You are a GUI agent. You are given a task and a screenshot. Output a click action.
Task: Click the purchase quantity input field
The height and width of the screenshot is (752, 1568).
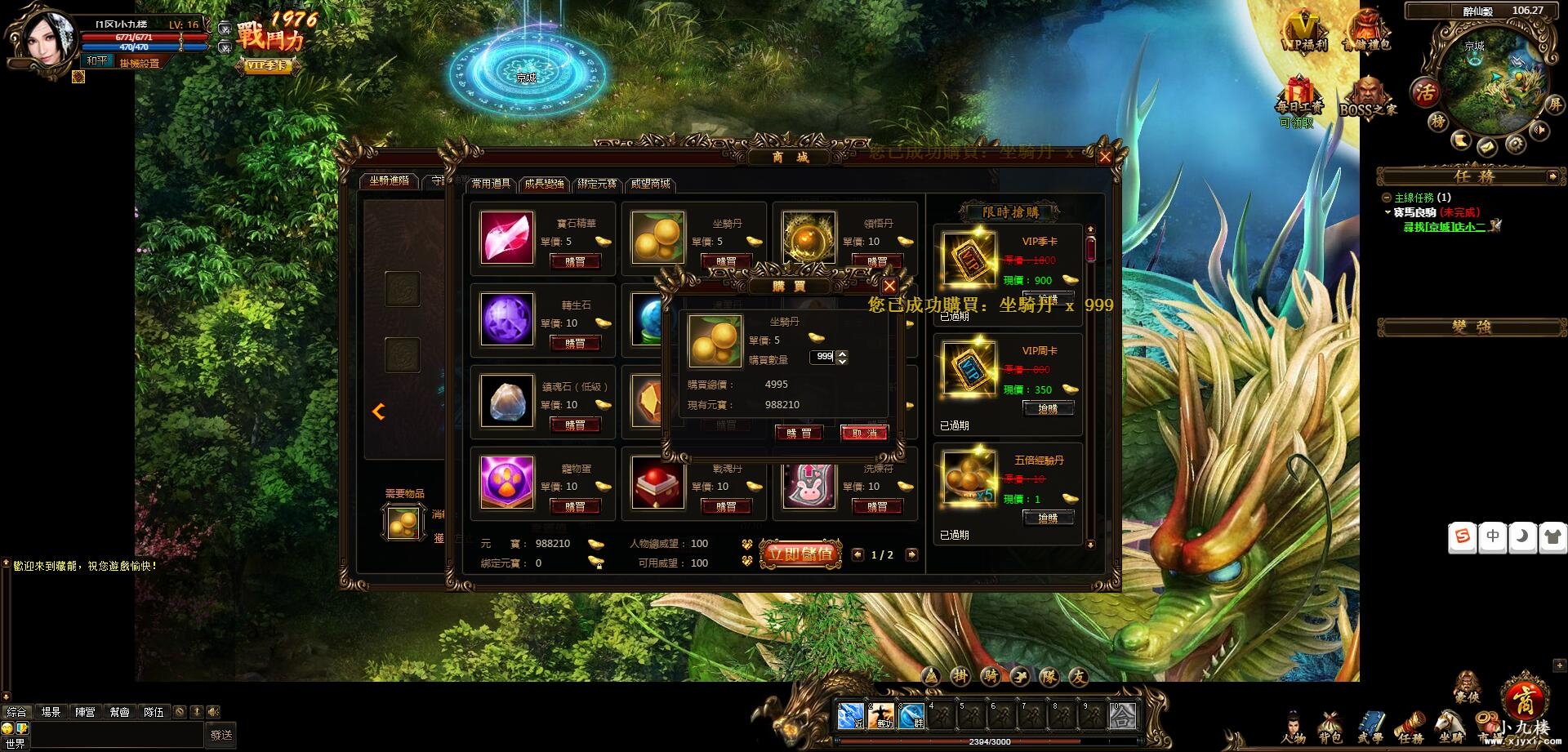click(823, 357)
